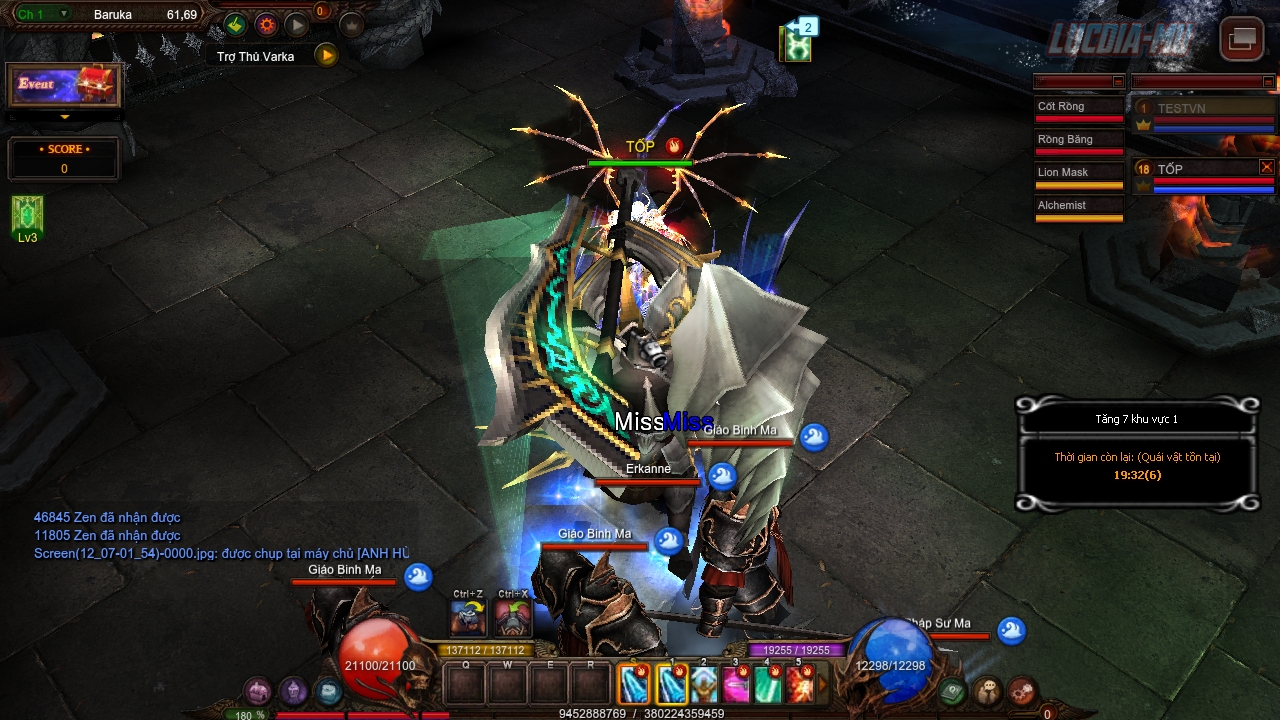Open the red window button under Lucdia-MU logo
Screen dimensions: 1280x720
pyautogui.click(x=1242, y=39)
